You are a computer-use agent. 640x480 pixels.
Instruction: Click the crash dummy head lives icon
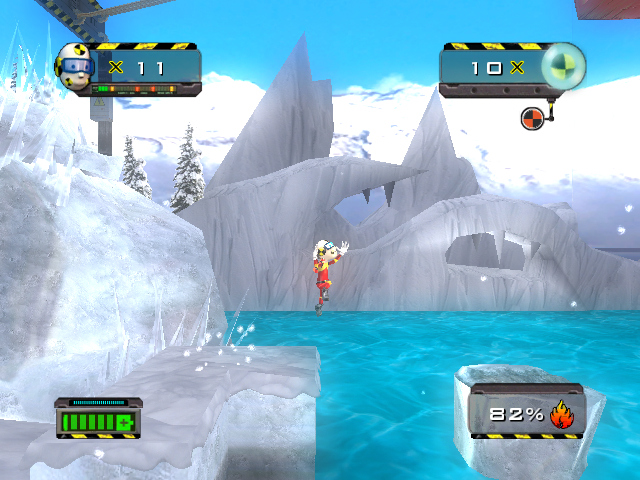(73, 66)
